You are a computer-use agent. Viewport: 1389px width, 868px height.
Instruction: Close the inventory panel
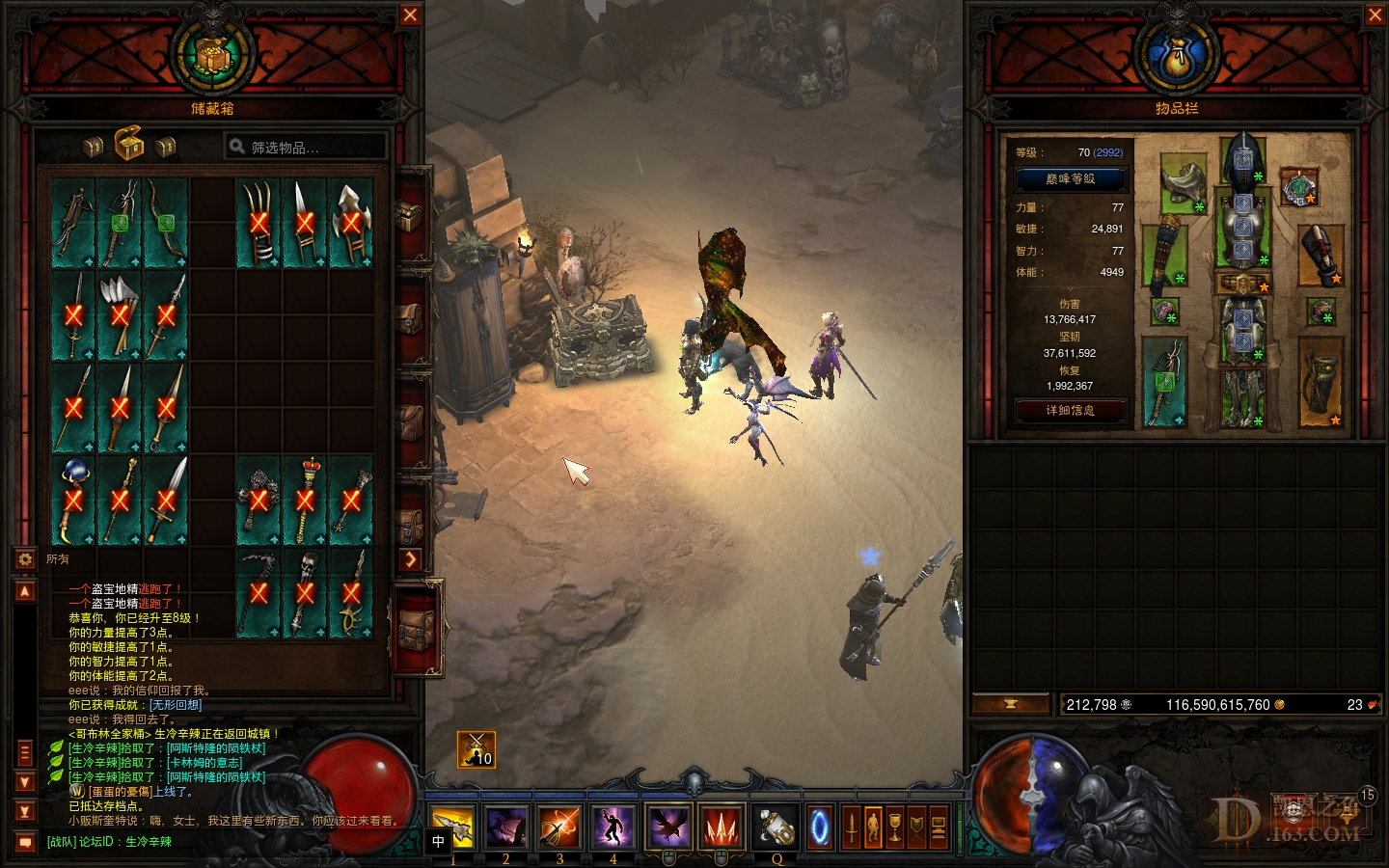pos(1375,14)
